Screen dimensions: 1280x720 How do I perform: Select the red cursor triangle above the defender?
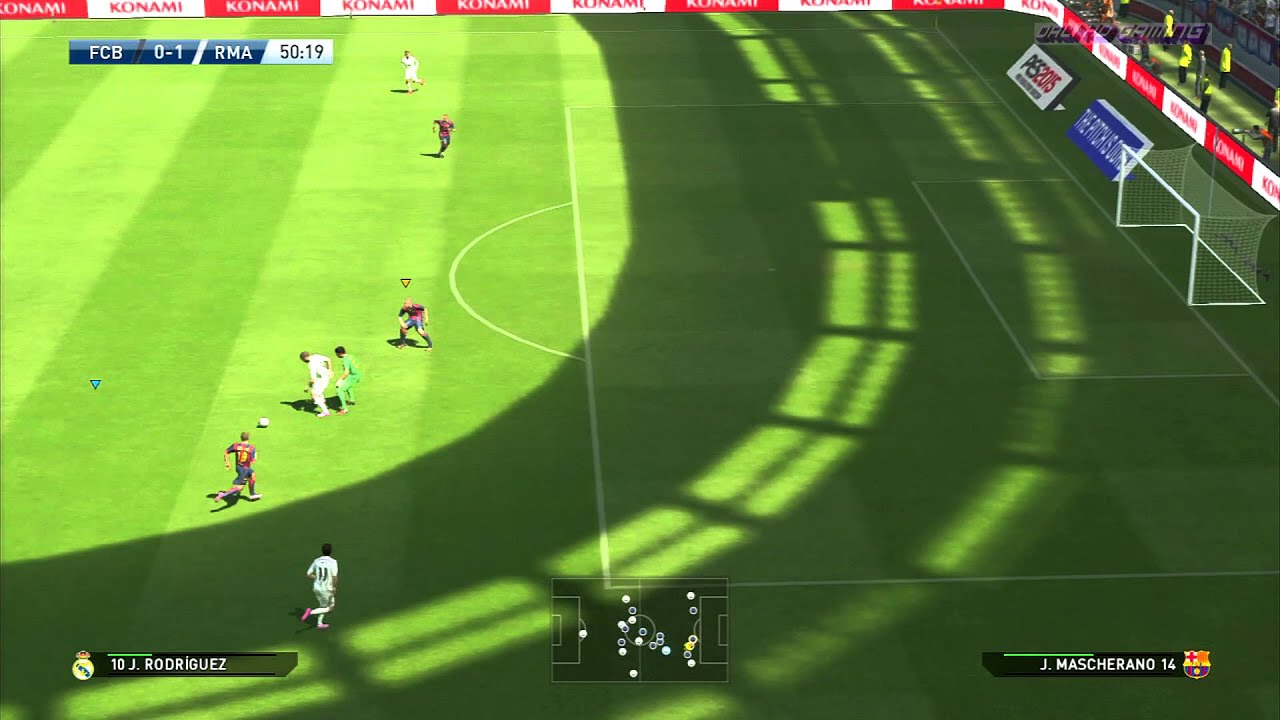pyautogui.click(x=405, y=283)
